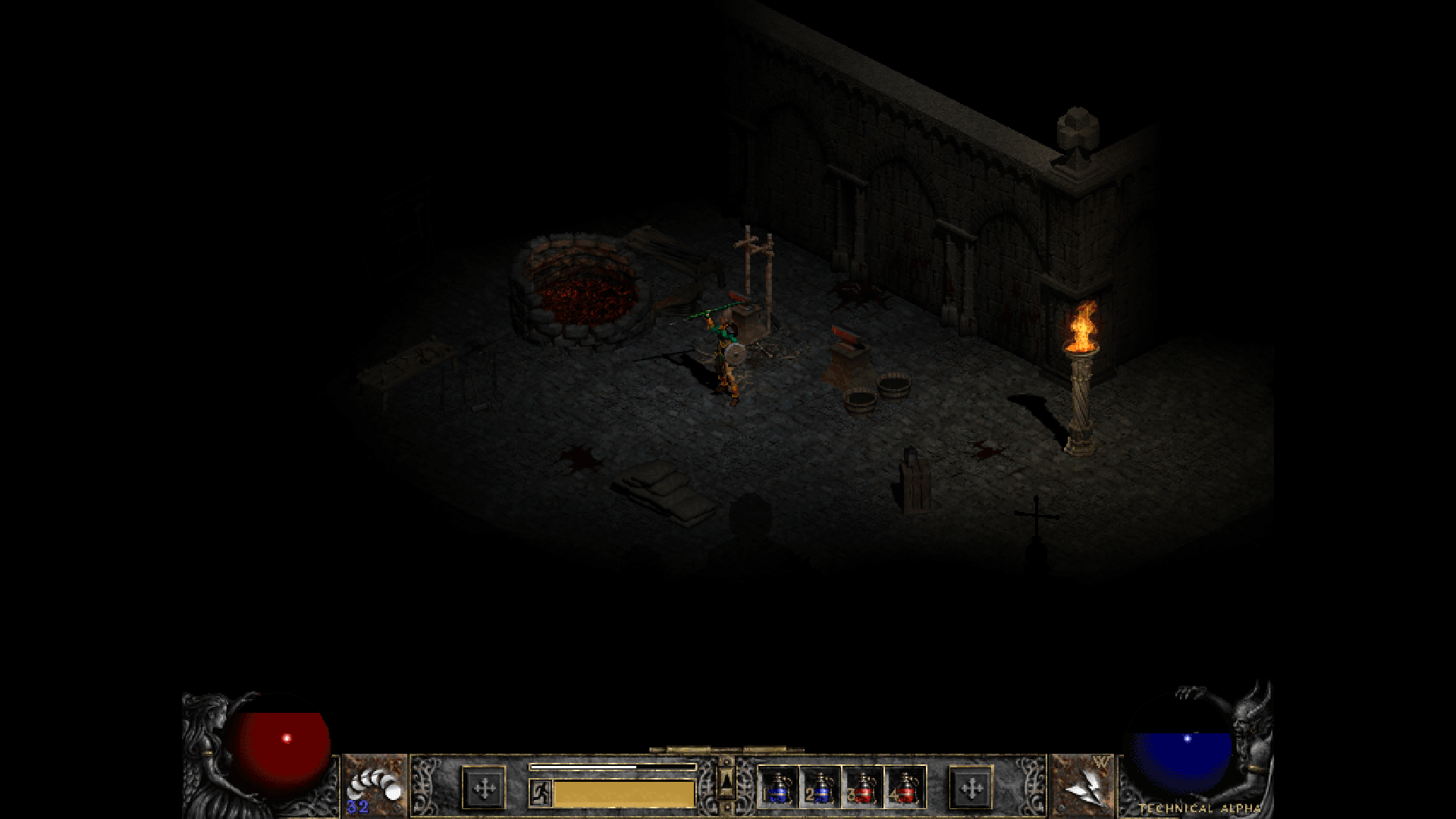Click the cross button left of the stamina bar
Viewport: 1456px width, 819px height.
point(484,789)
